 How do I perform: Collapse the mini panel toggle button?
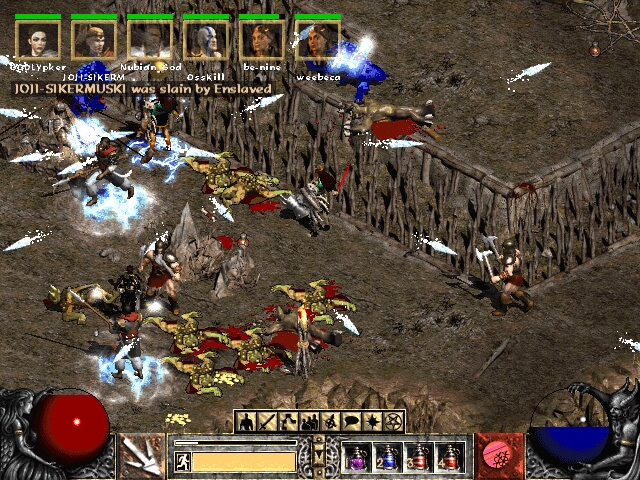319,454
